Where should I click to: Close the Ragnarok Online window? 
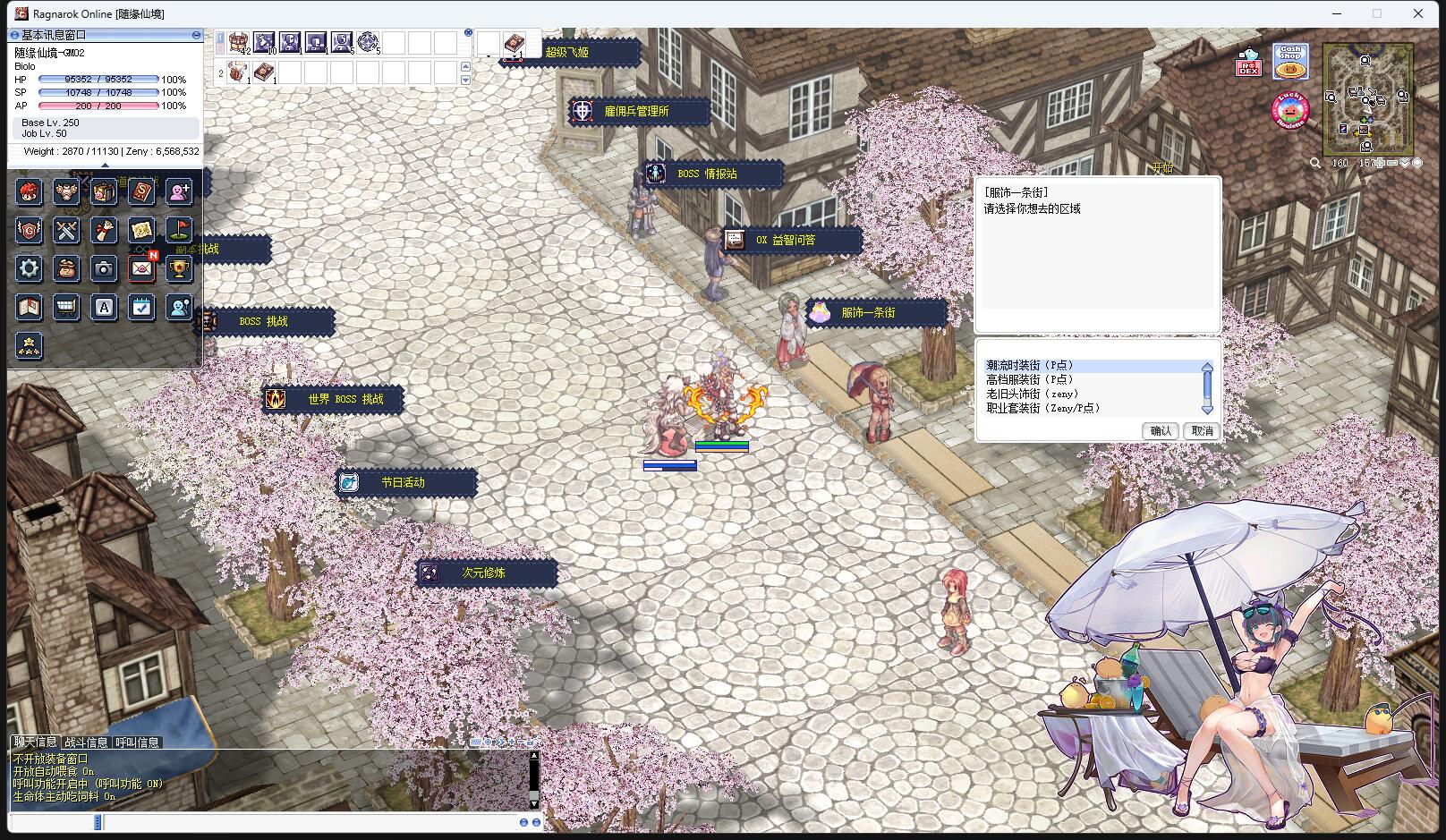(x=1417, y=13)
